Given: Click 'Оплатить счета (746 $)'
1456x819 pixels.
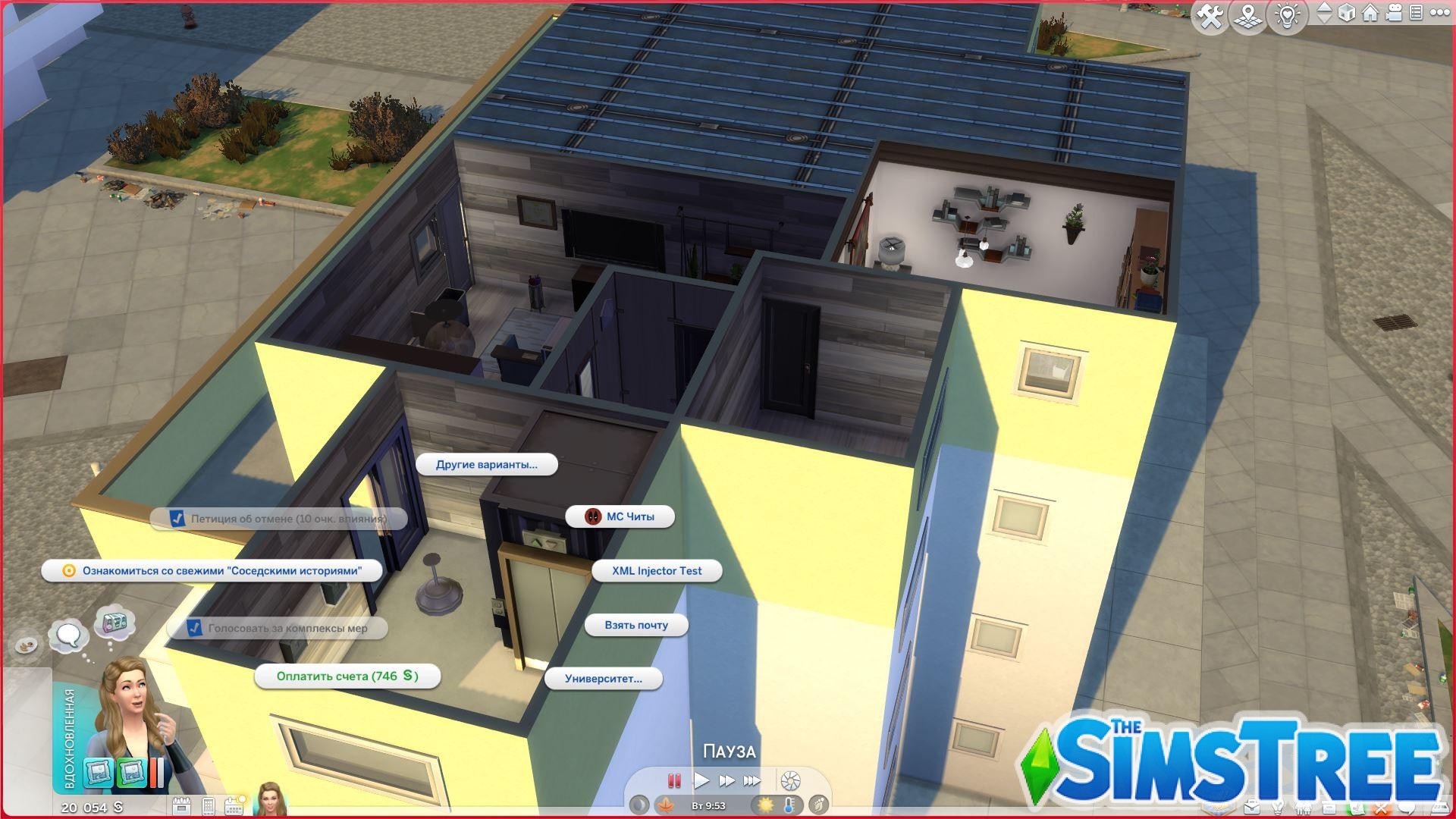Looking at the screenshot, I should click(348, 676).
